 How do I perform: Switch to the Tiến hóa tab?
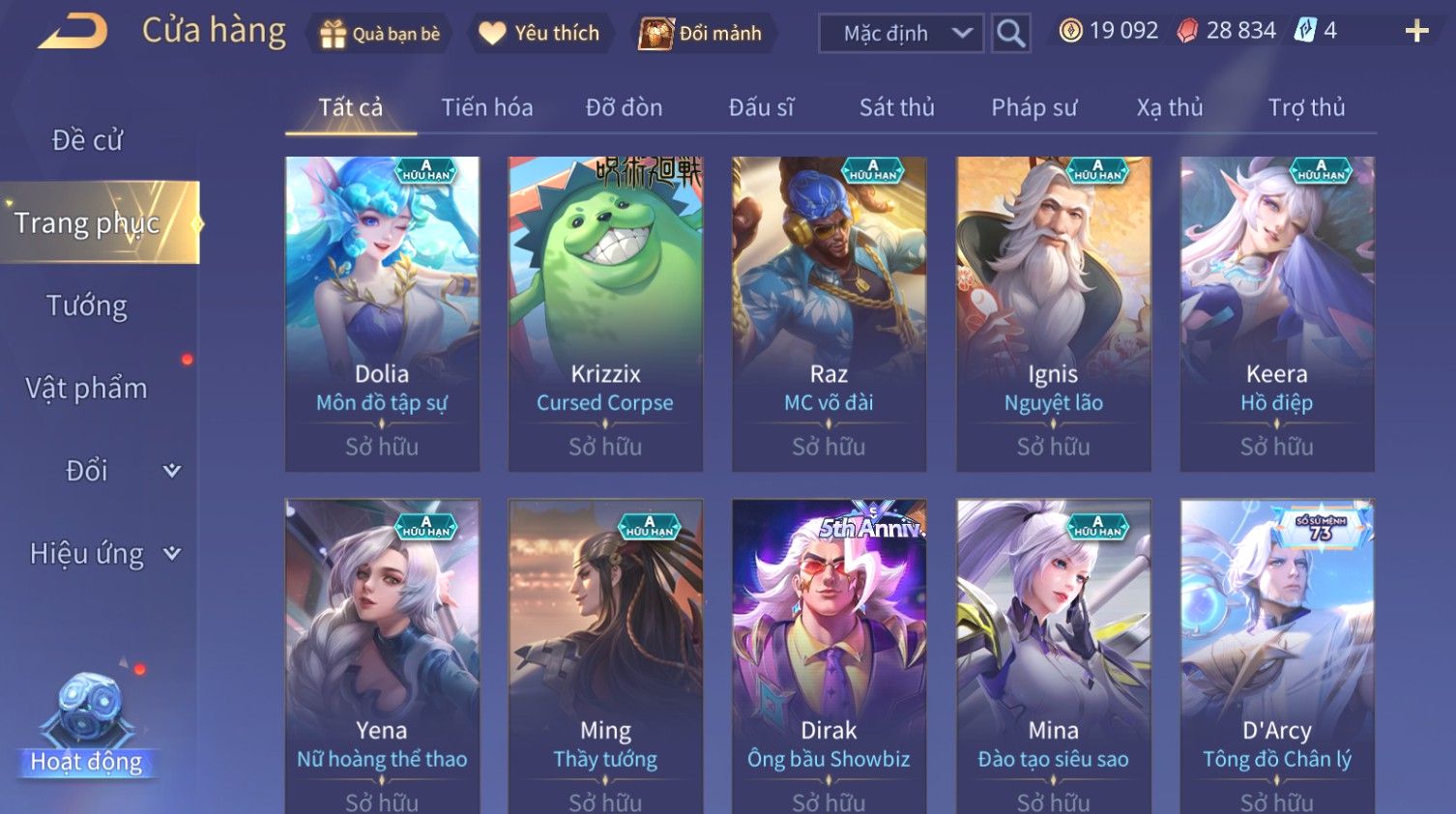point(486,107)
